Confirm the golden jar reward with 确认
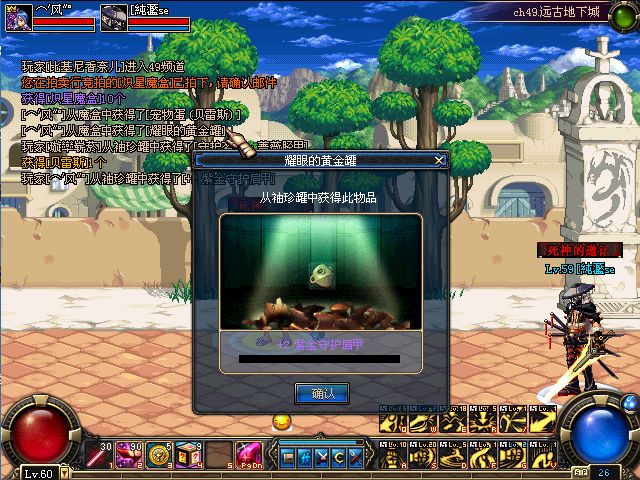This screenshot has height=480, width=640. point(321,393)
